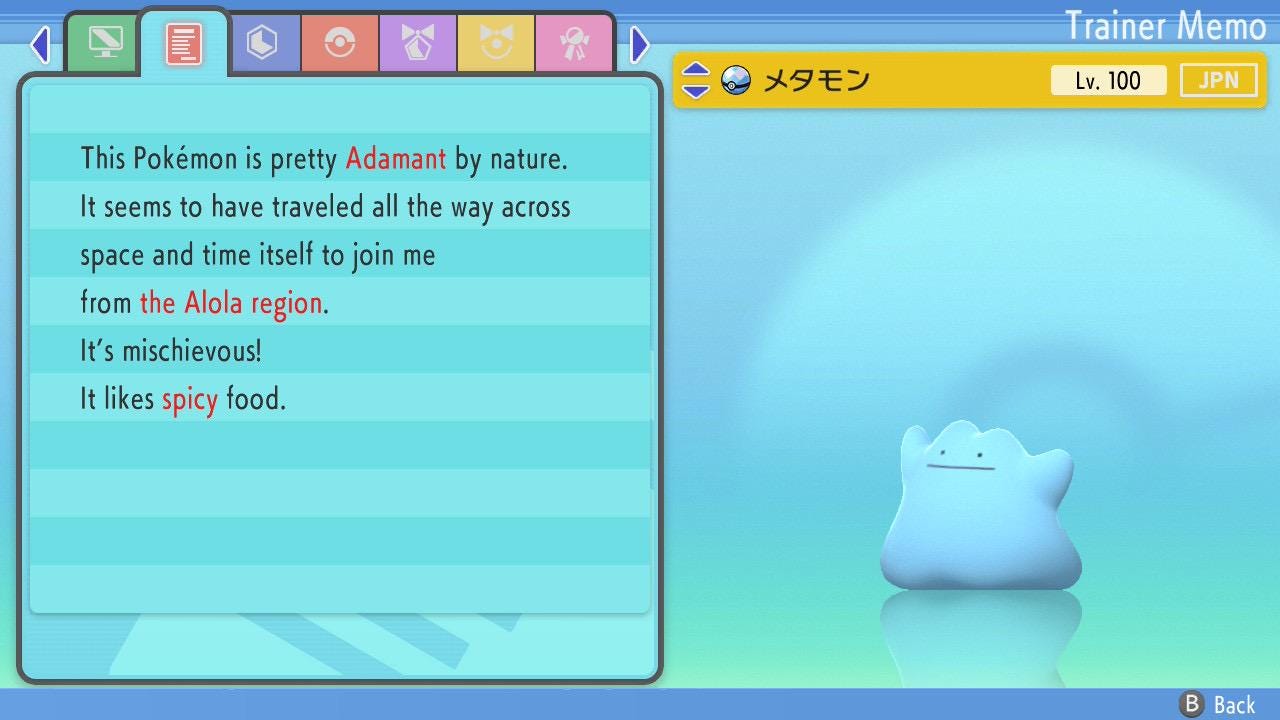This screenshot has height=720, width=1280.
Task: Click the up/down switch Pokémon selector
Action: (x=694, y=80)
